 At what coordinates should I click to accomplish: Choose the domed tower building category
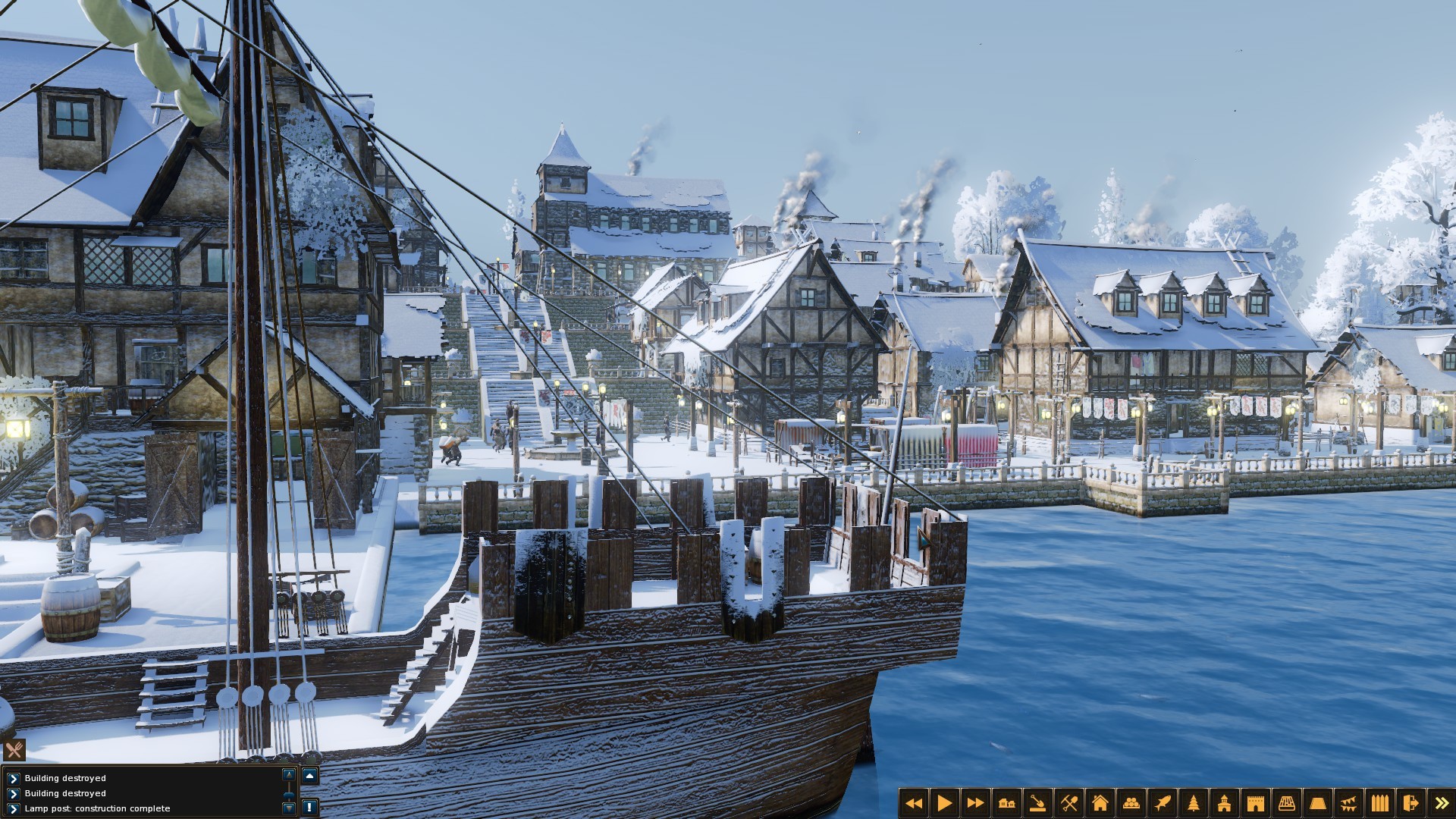click(1225, 803)
